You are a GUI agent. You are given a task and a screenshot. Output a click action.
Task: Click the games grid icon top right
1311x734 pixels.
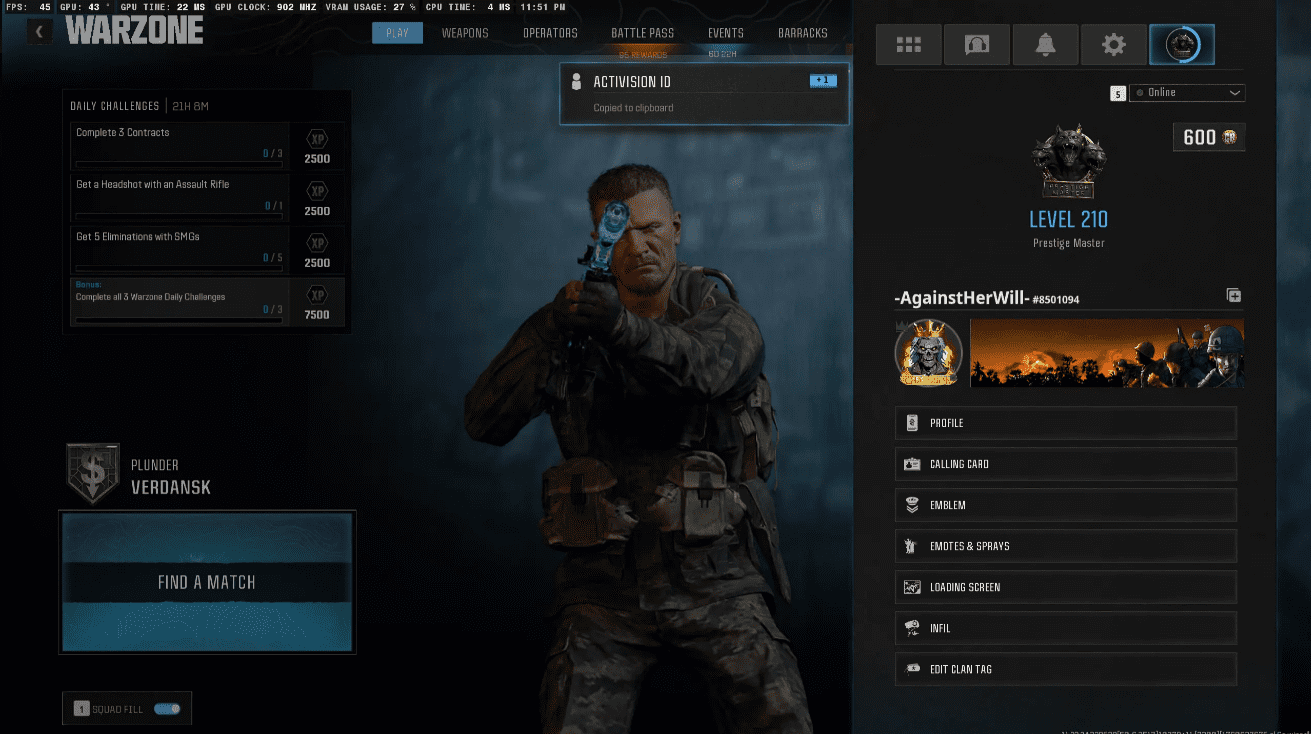pos(908,44)
